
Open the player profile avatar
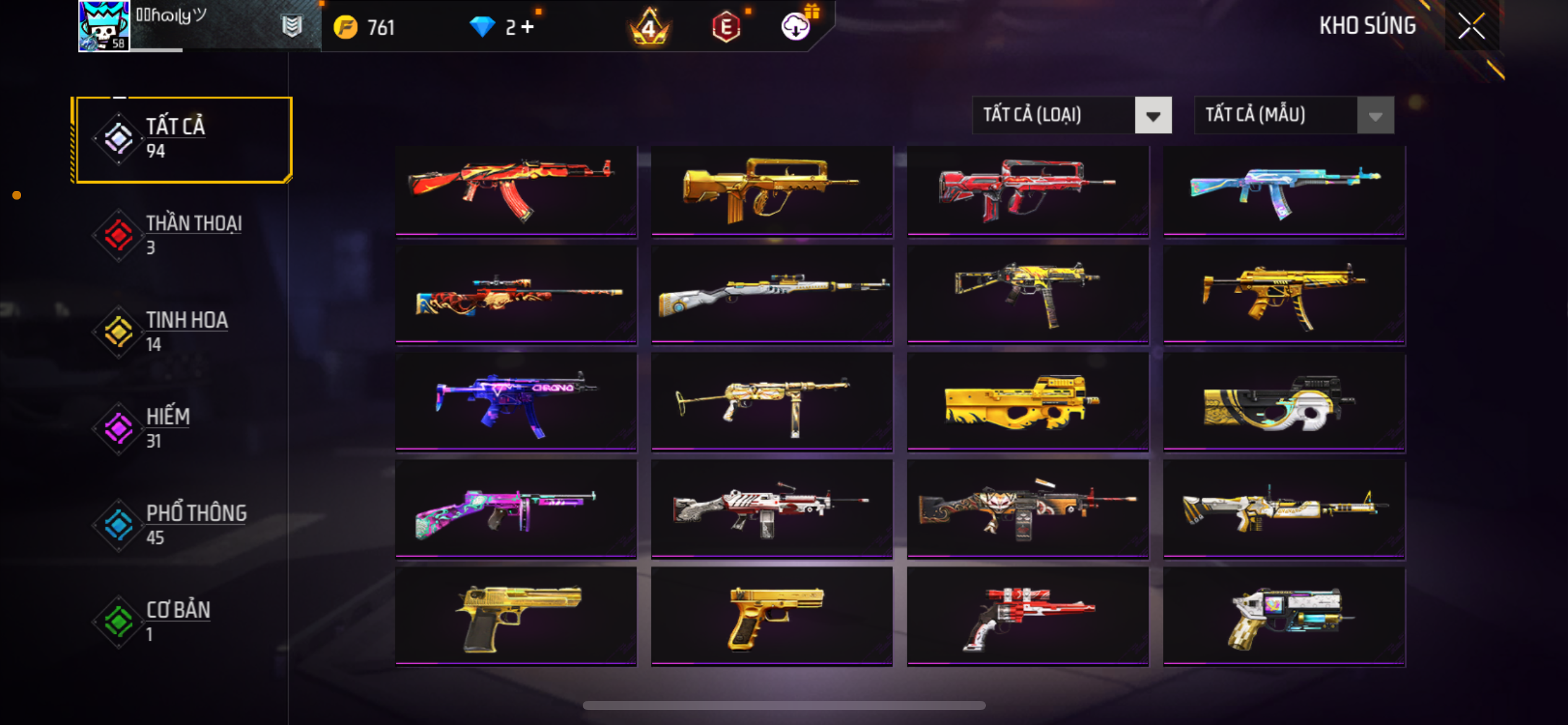point(103,26)
